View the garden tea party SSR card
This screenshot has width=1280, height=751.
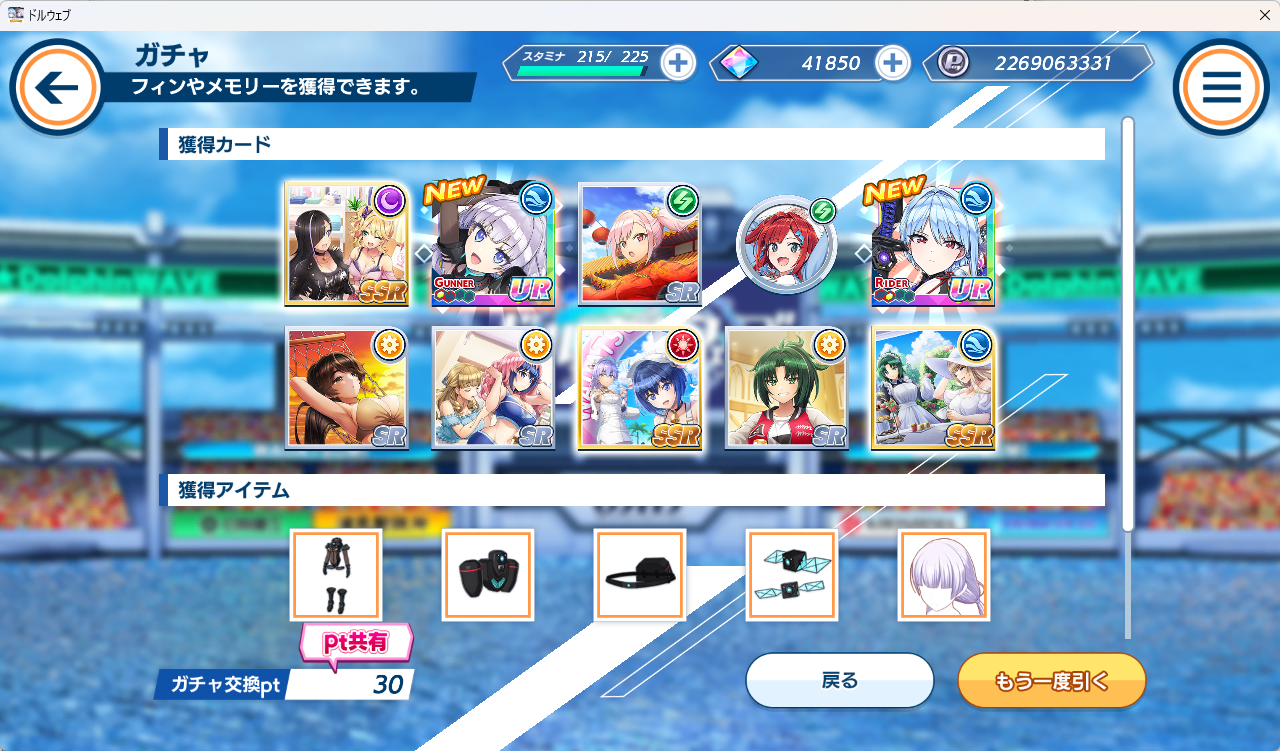point(933,388)
